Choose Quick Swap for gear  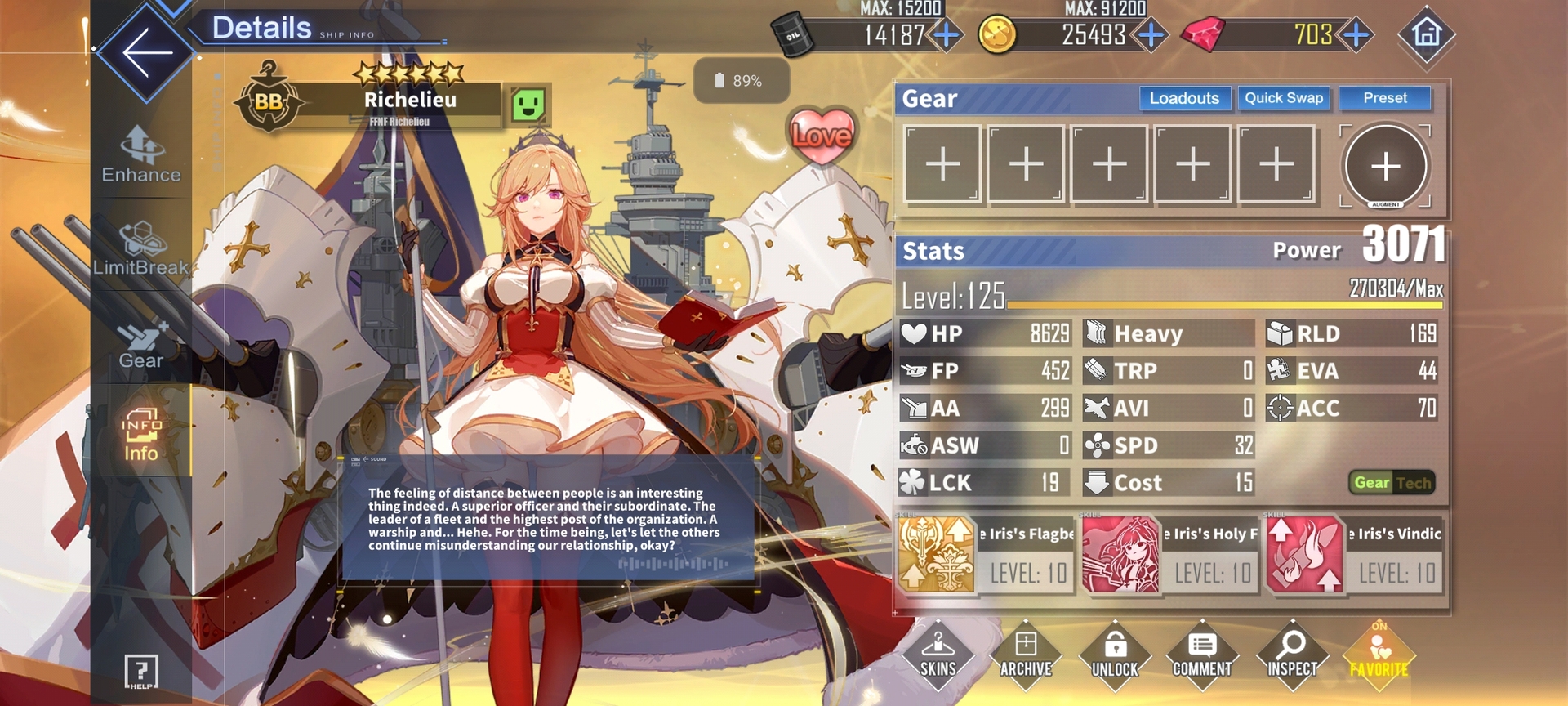(x=1284, y=98)
